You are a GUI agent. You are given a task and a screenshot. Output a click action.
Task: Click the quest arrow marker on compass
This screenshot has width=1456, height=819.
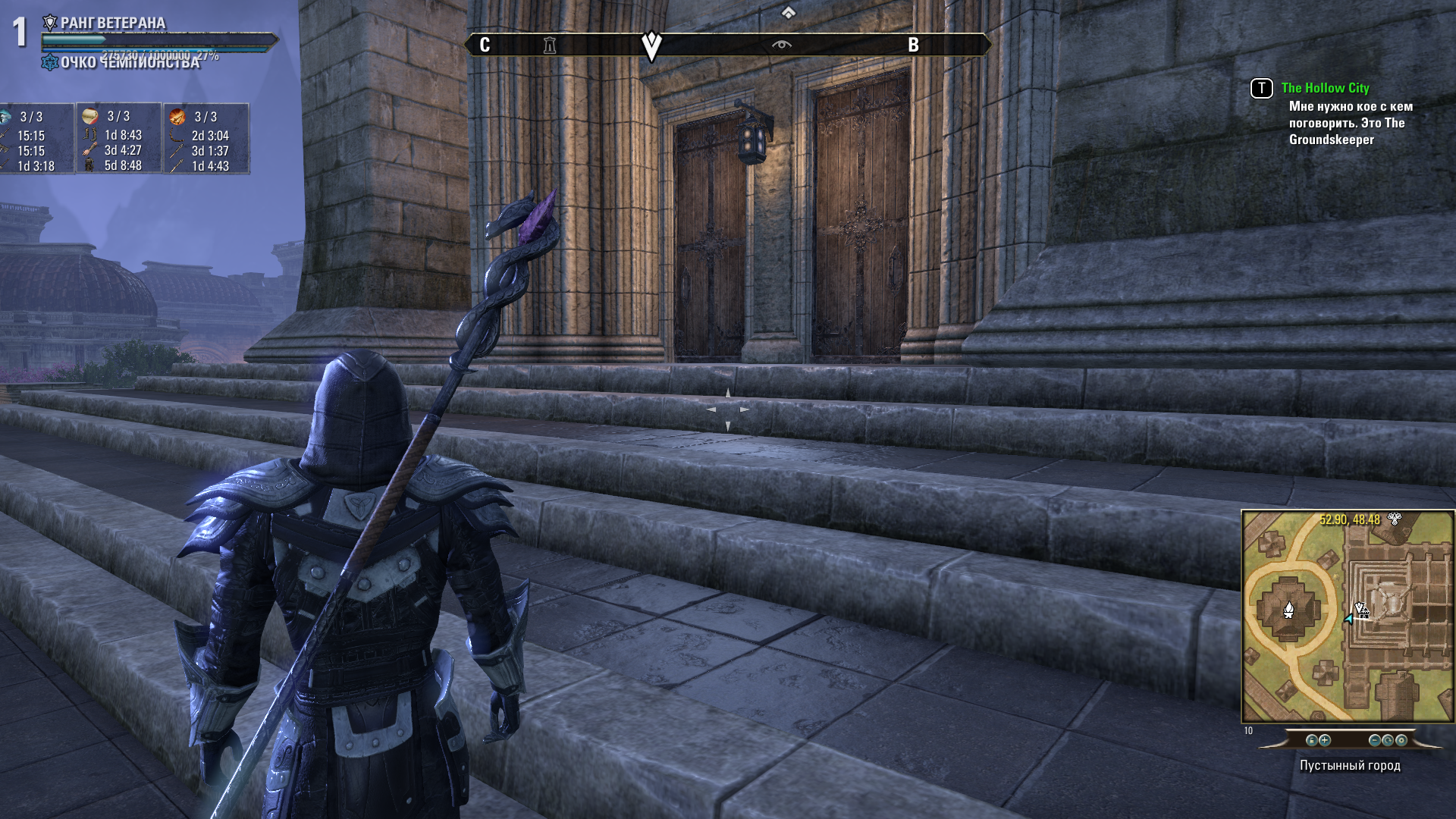tap(651, 45)
